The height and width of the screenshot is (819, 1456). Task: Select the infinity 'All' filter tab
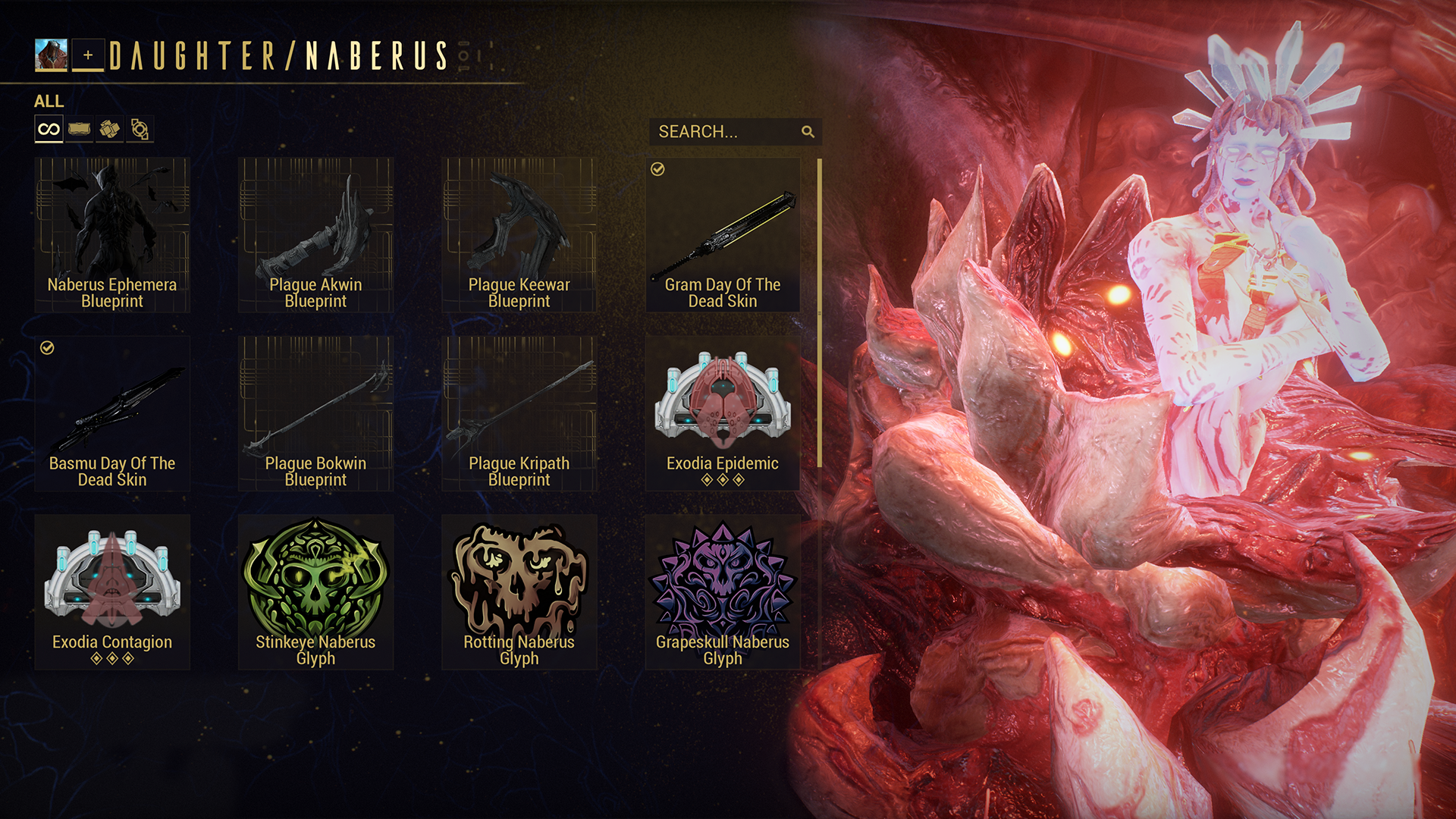49,130
